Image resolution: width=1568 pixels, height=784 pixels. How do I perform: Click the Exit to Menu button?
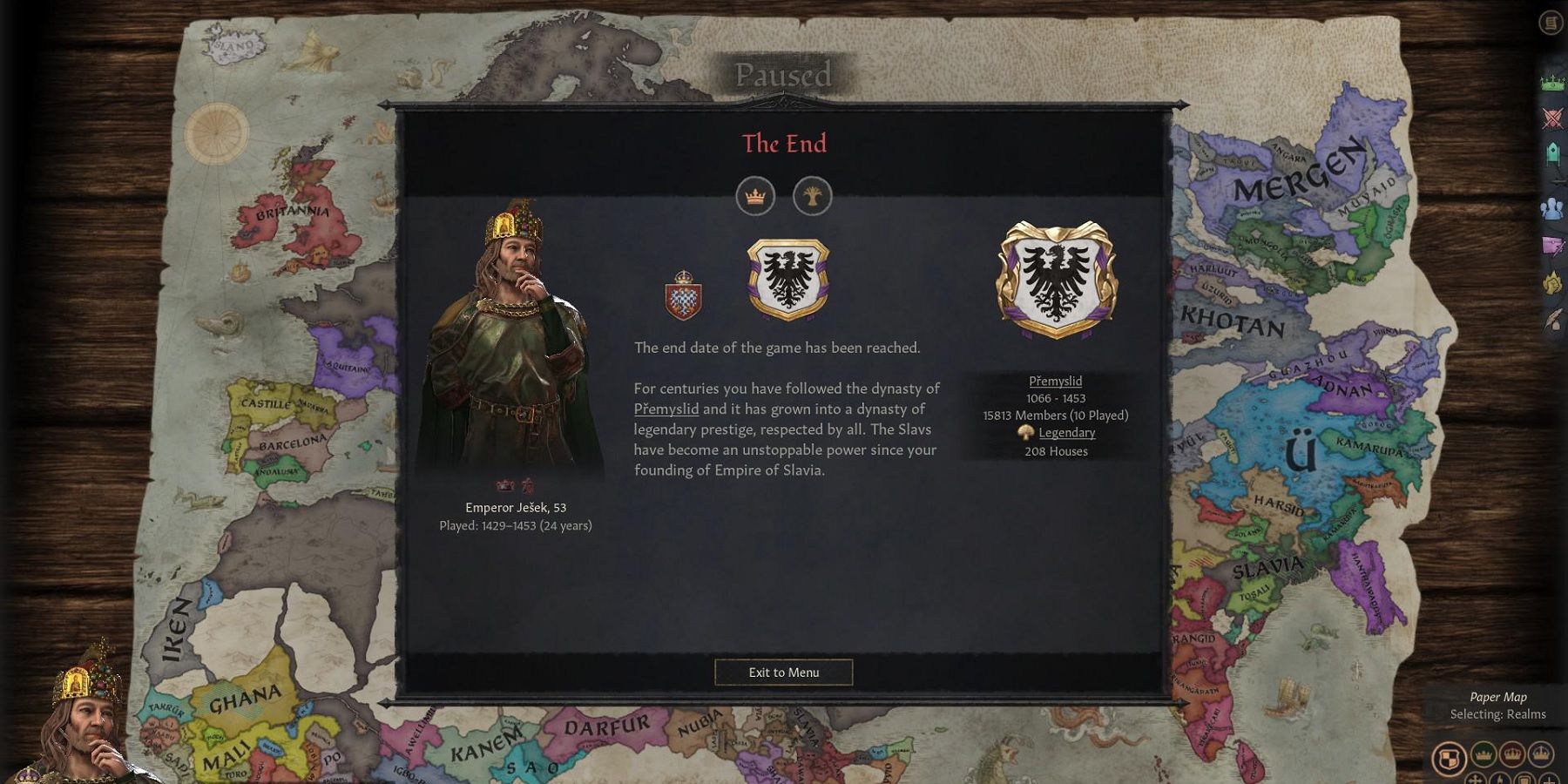pyautogui.click(x=783, y=672)
